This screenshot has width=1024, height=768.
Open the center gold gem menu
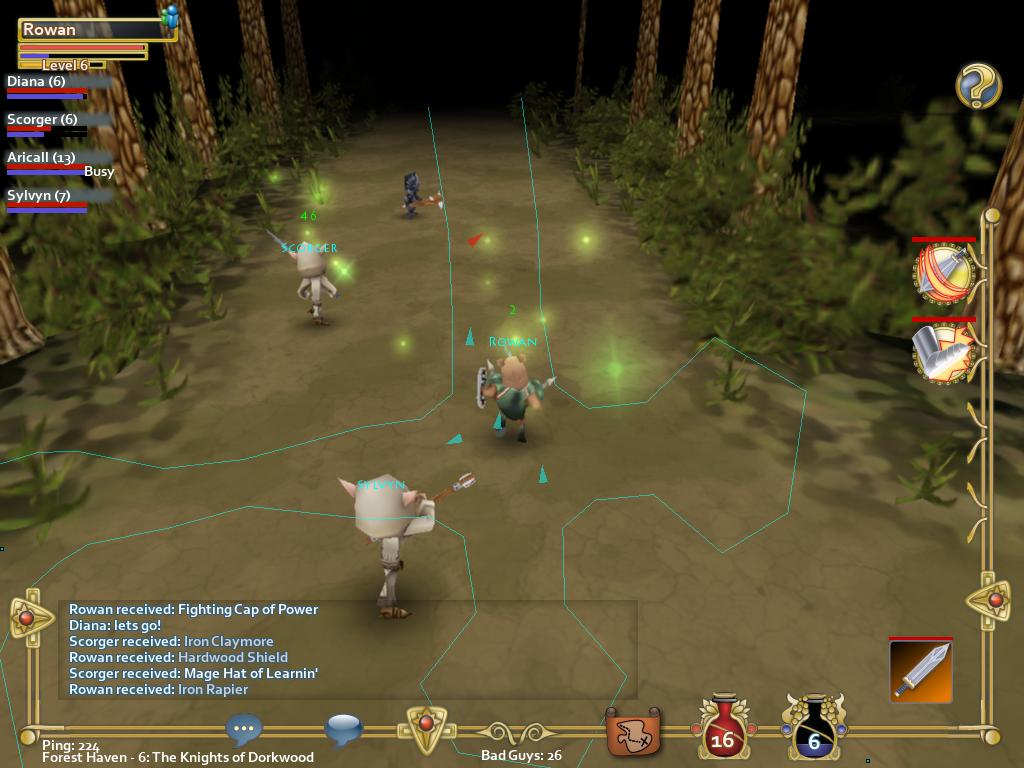click(x=426, y=726)
